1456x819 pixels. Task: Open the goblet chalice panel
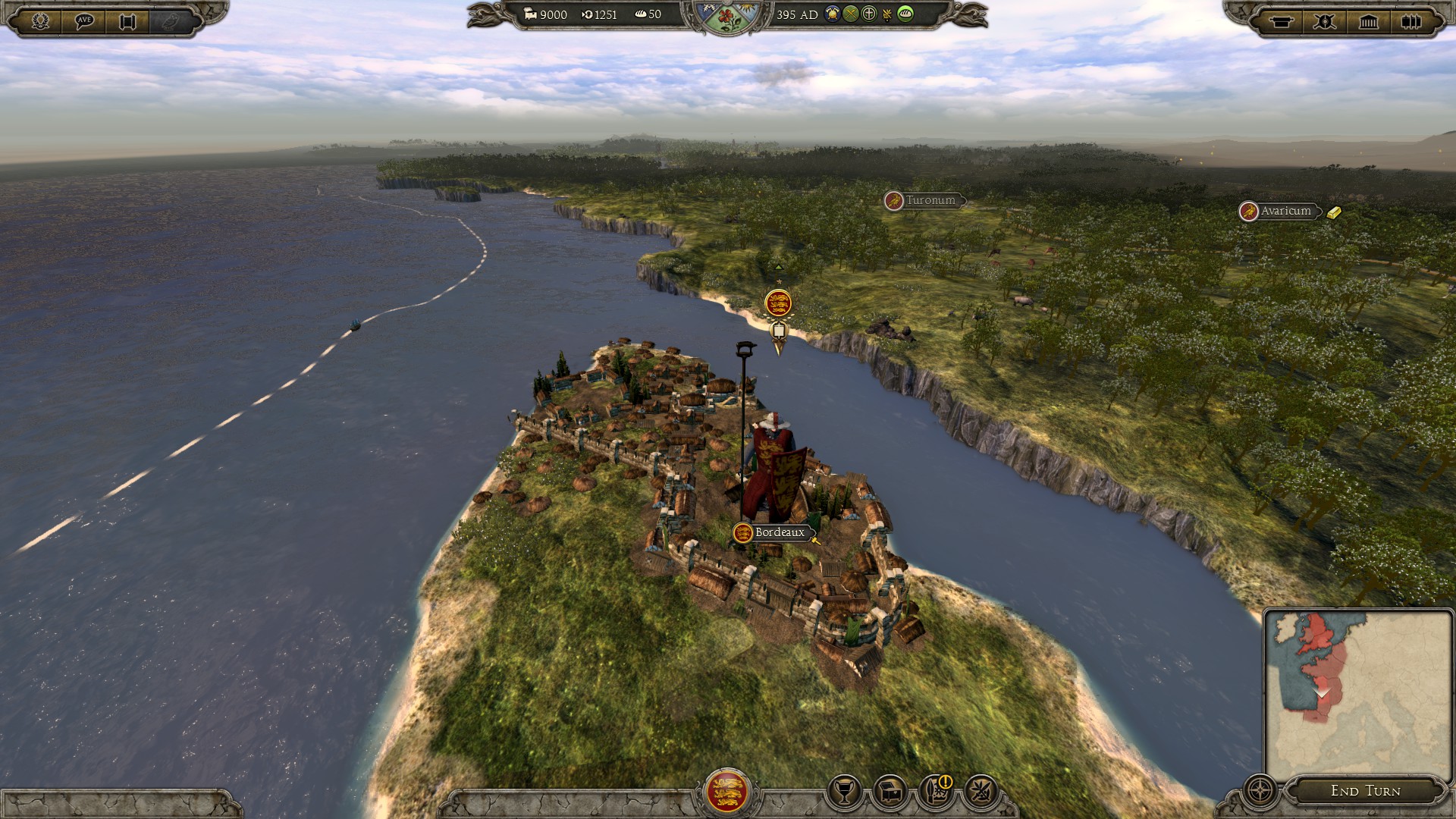pyautogui.click(x=843, y=792)
